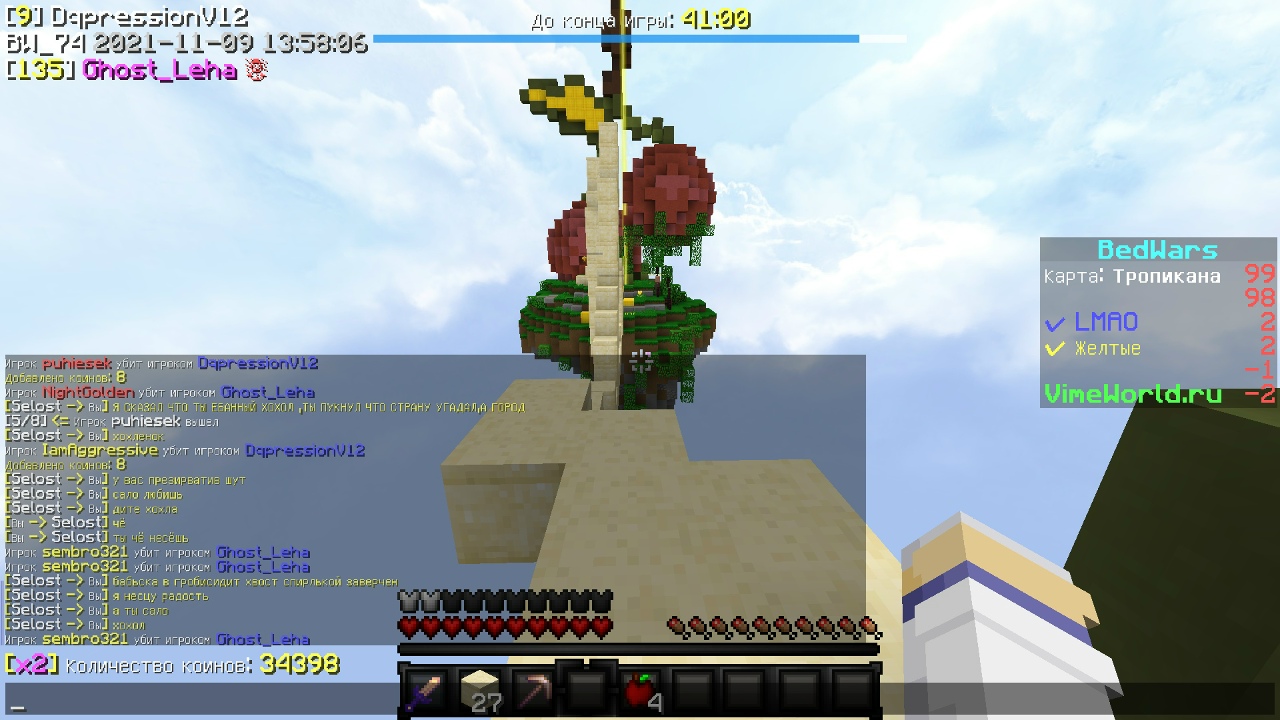Toggle the blue checkmark beside team LMAO
This screenshot has height=720, width=1280.
tap(1057, 322)
